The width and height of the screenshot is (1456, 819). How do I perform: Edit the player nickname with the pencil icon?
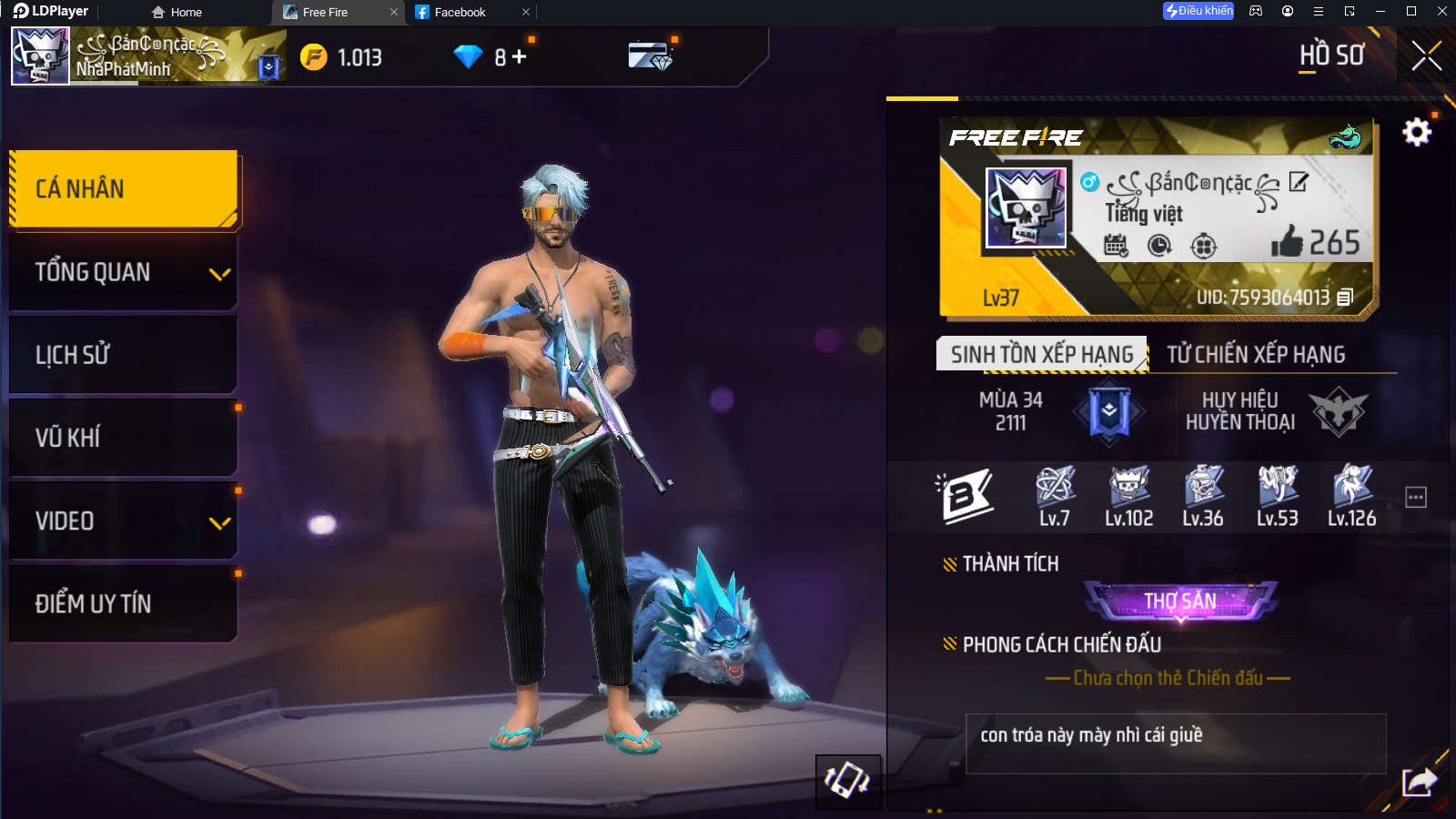pyautogui.click(x=1299, y=182)
